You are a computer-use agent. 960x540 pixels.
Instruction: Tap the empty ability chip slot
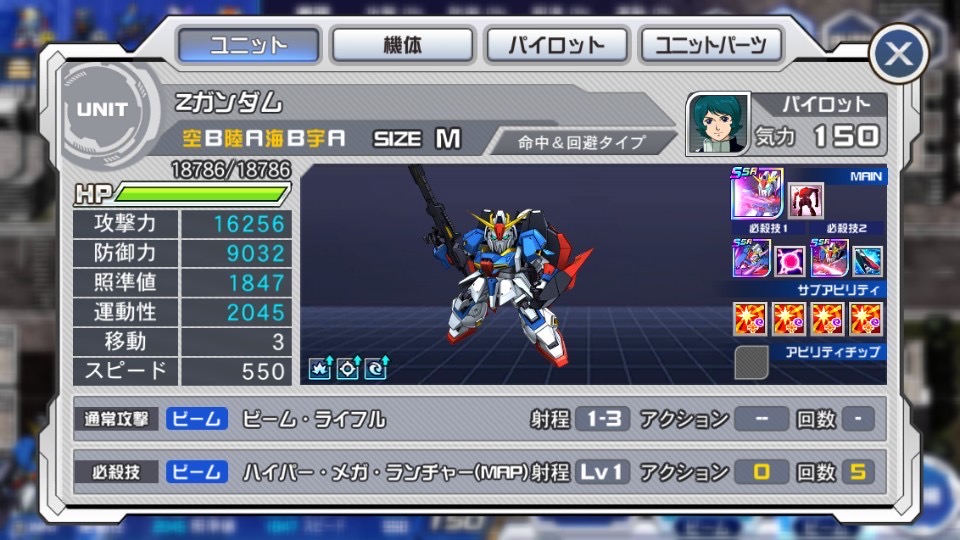point(752,362)
